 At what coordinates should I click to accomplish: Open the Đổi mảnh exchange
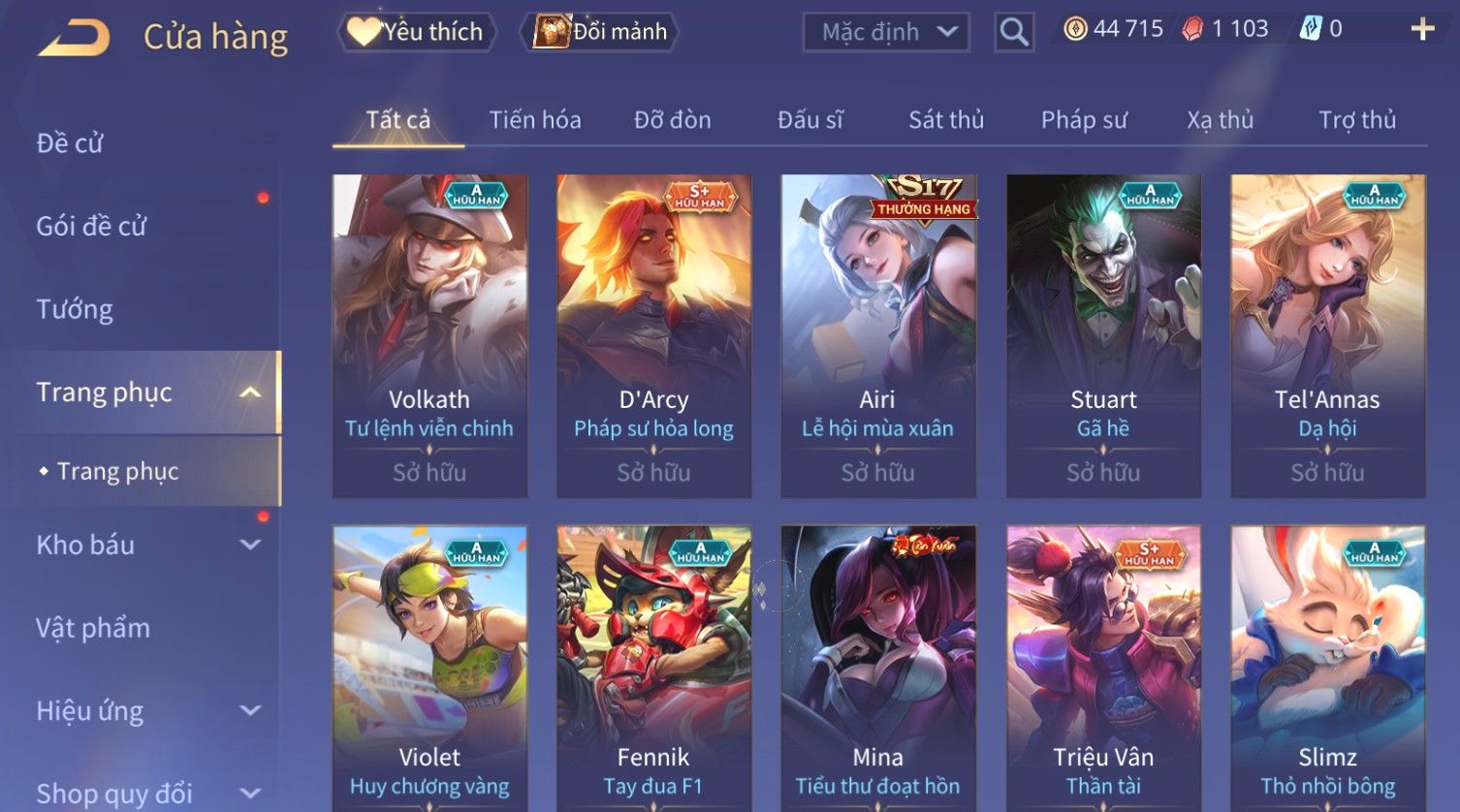point(601,32)
